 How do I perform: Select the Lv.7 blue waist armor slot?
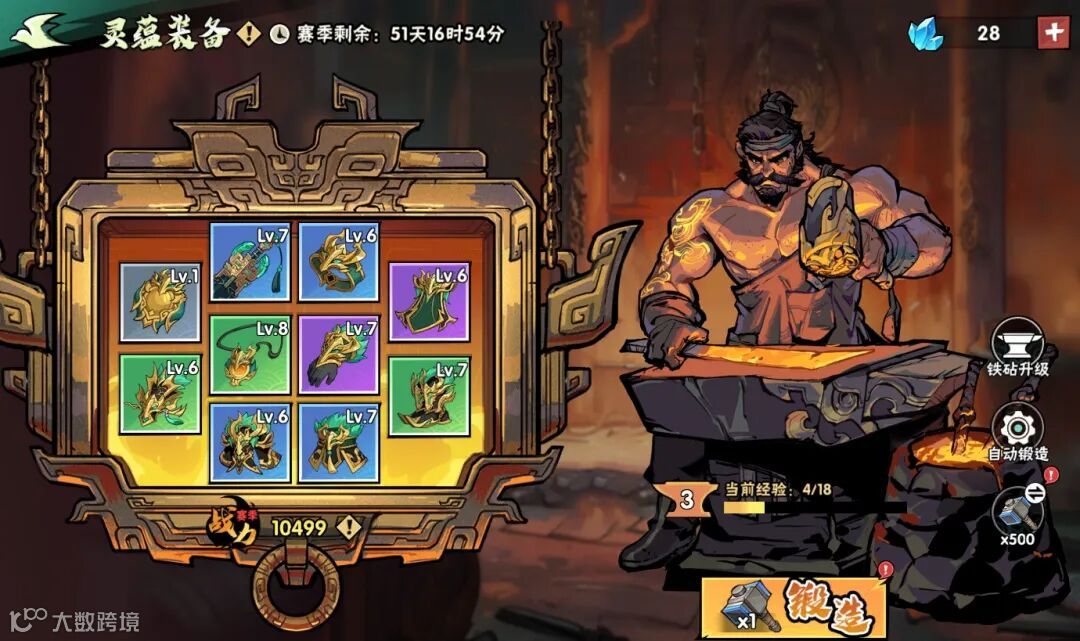(339, 443)
